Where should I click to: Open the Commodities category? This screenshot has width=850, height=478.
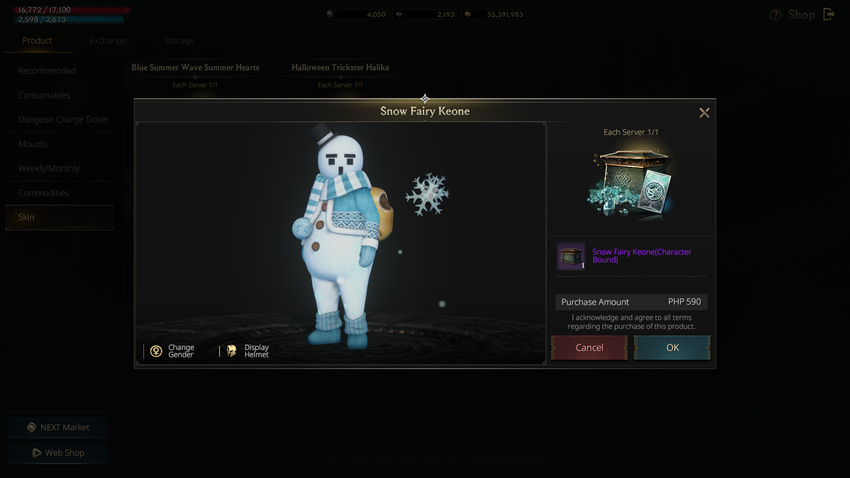pos(44,193)
